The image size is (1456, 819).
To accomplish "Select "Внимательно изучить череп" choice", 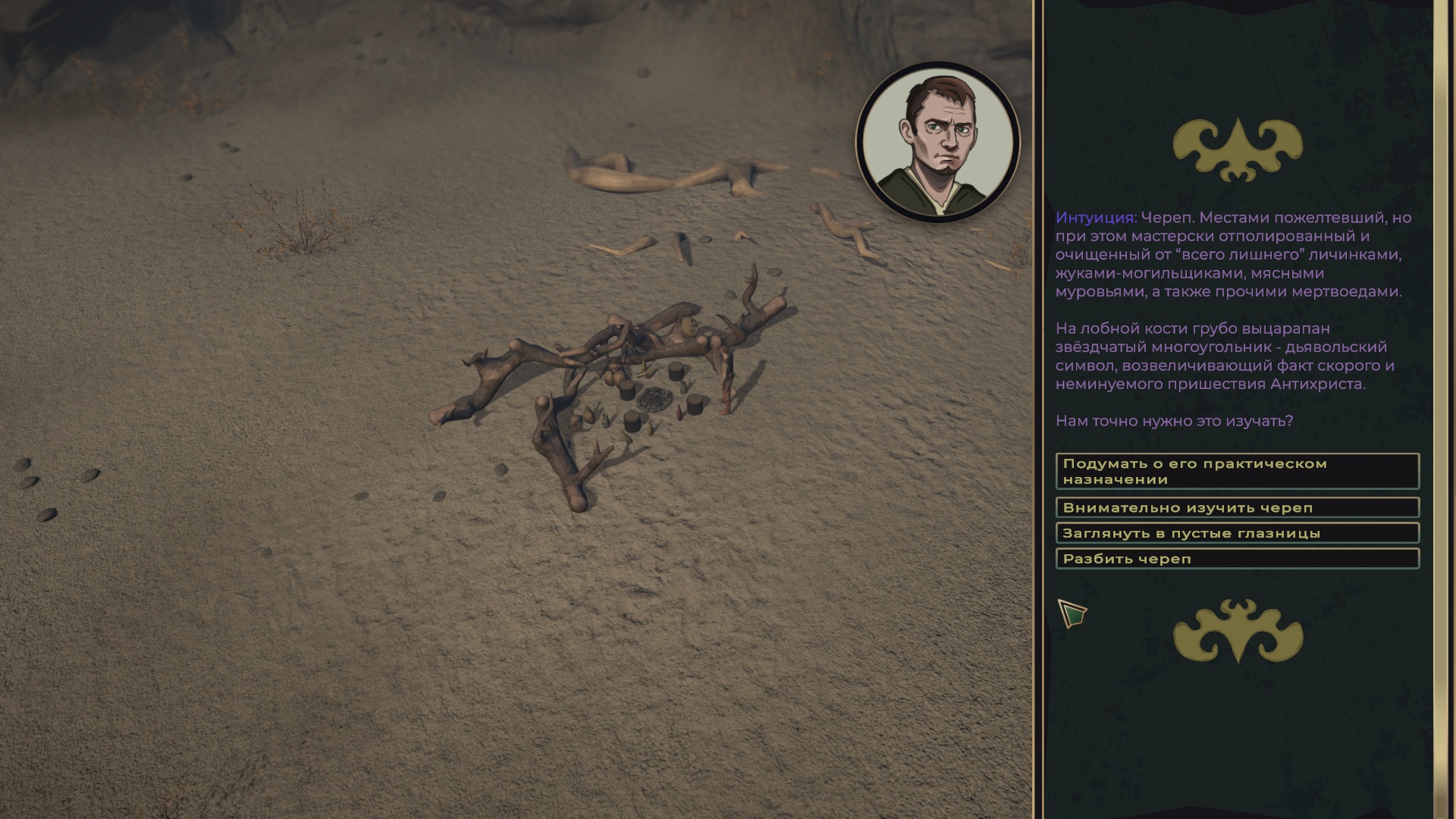I will pos(1237,507).
